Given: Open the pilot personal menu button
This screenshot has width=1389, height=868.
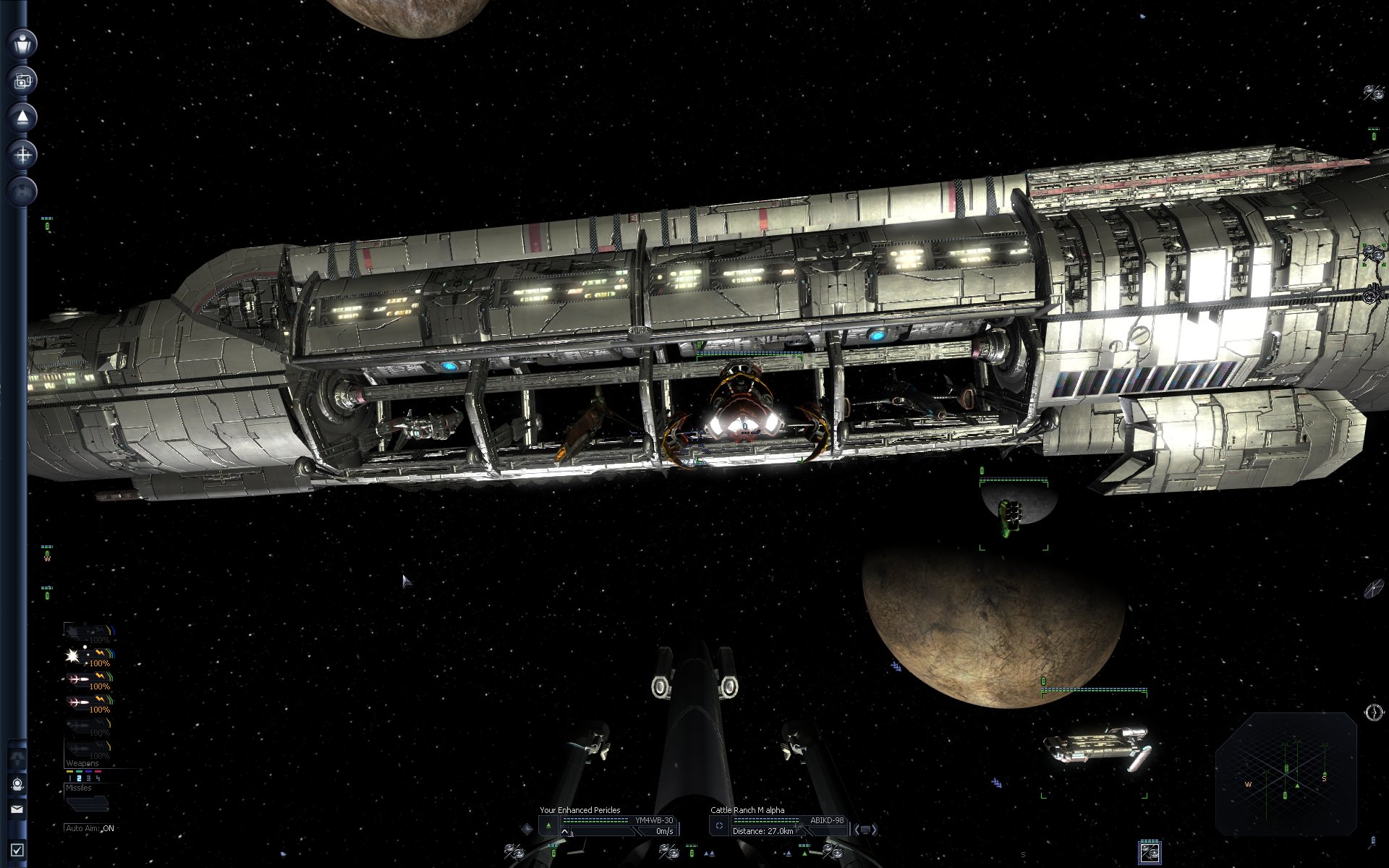Looking at the screenshot, I should (x=23, y=43).
